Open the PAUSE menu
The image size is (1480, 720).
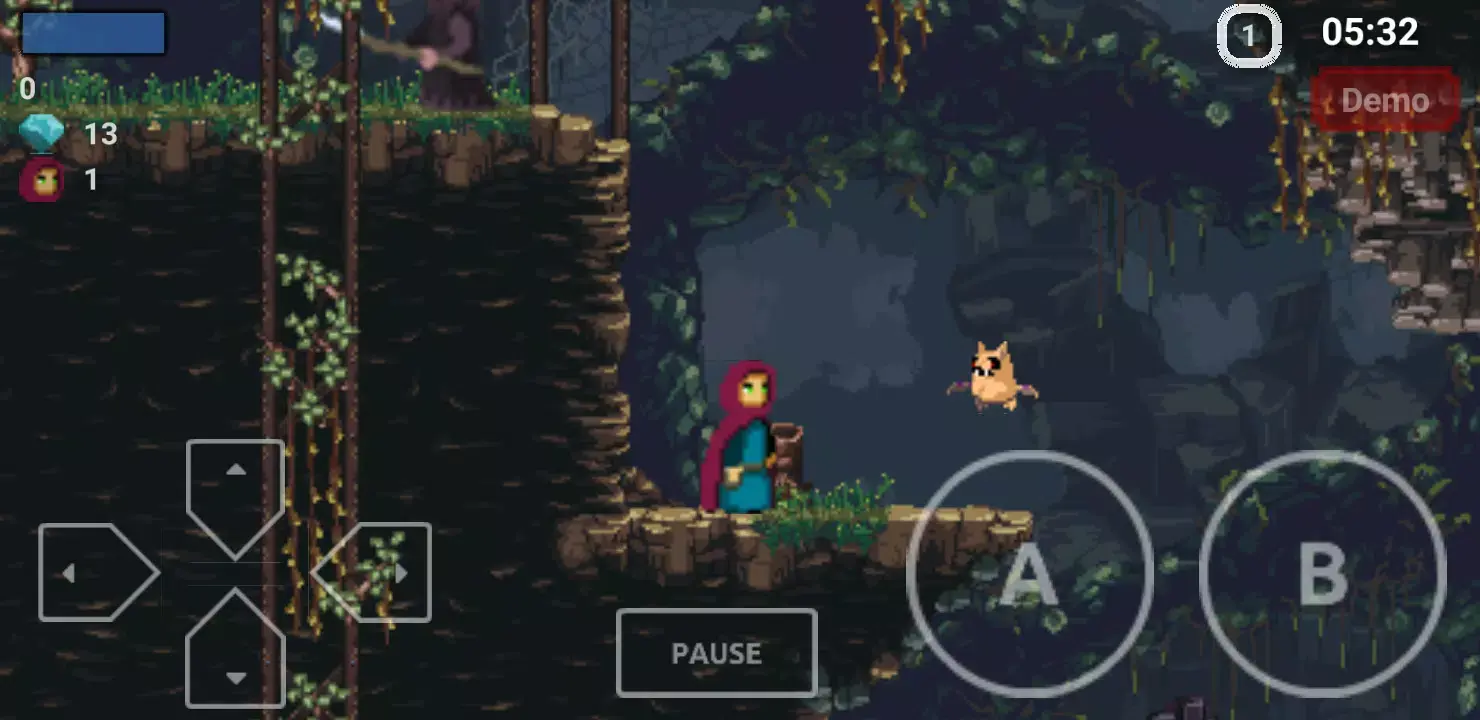coord(716,652)
